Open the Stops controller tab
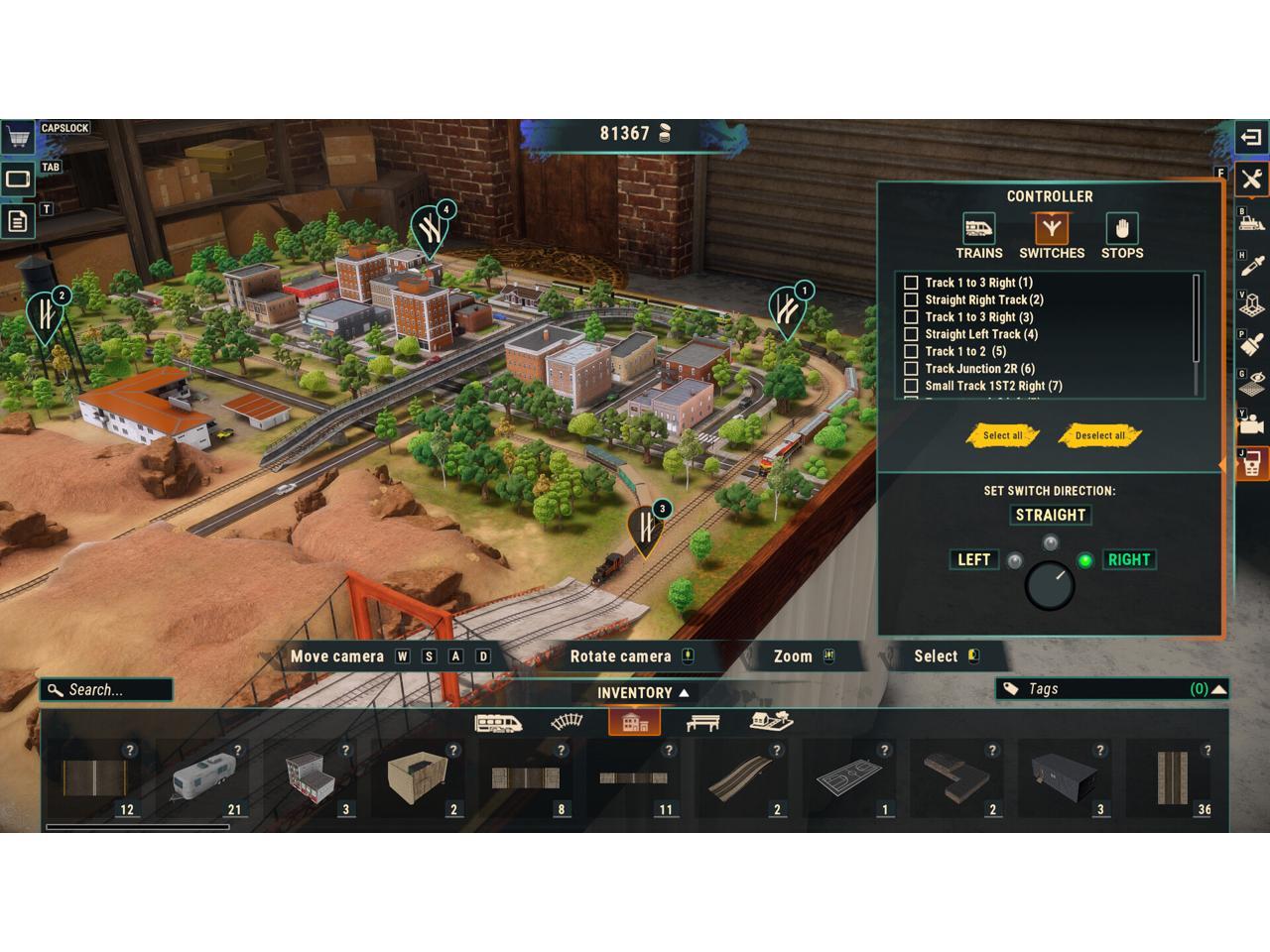This screenshot has width=1270, height=952. (1121, 237)
